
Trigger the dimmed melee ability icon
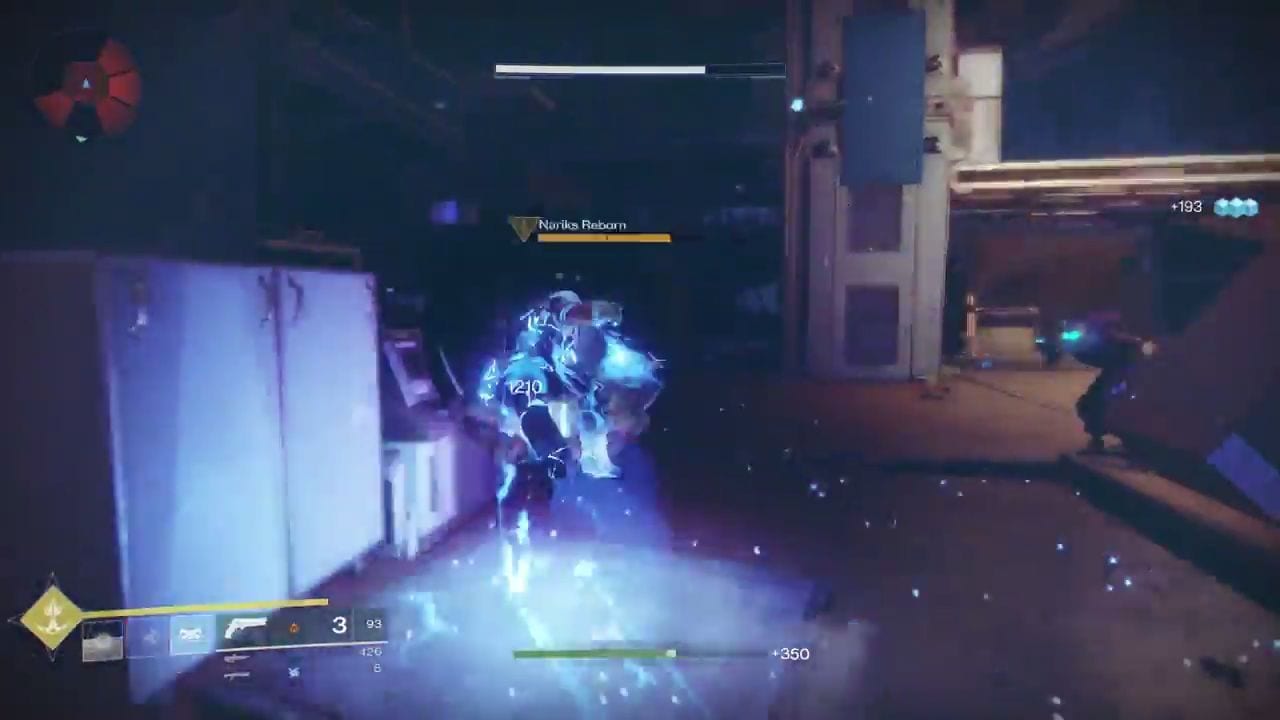click(x=148, y=636)
